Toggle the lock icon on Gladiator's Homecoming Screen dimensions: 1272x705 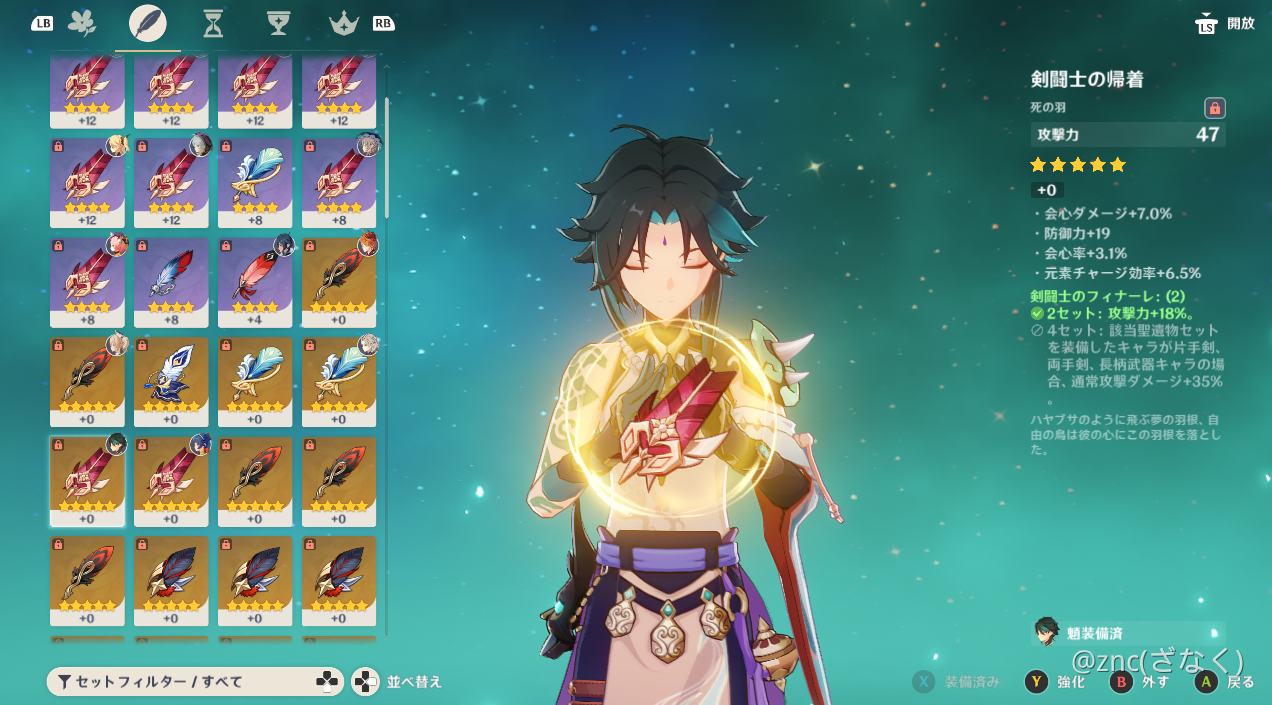(x=1214, y=108)
